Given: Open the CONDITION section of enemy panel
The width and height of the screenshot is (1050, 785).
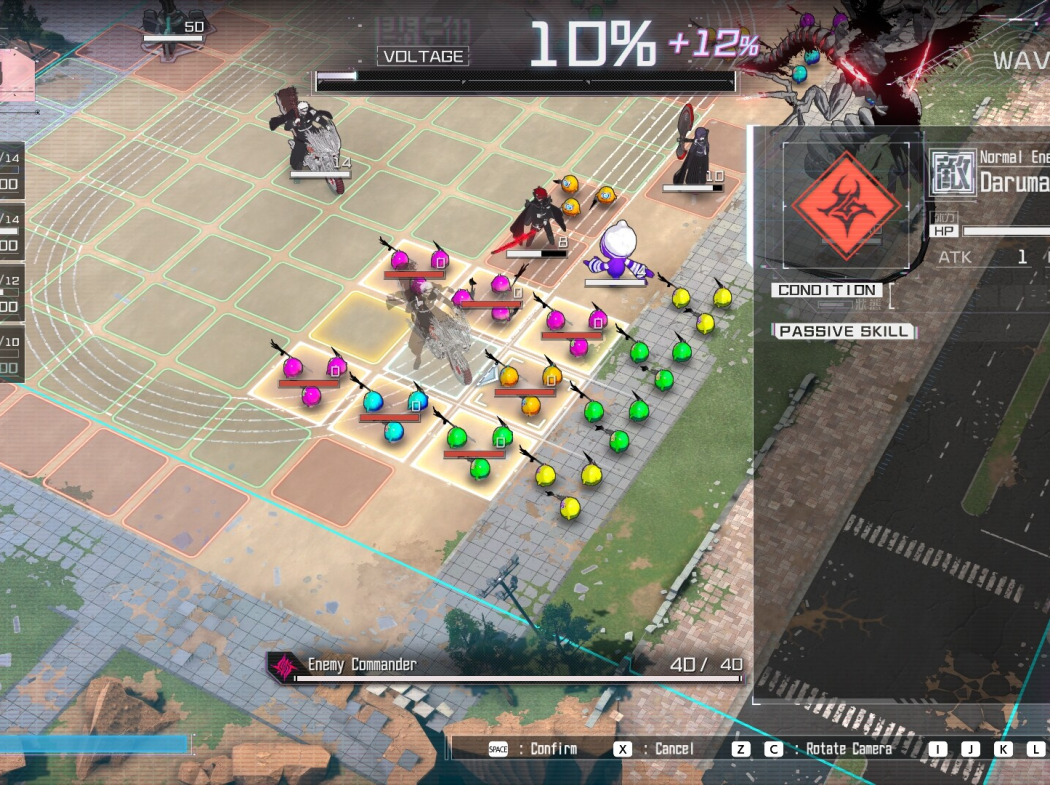Looking at the screenshot, I should [826, 290].
